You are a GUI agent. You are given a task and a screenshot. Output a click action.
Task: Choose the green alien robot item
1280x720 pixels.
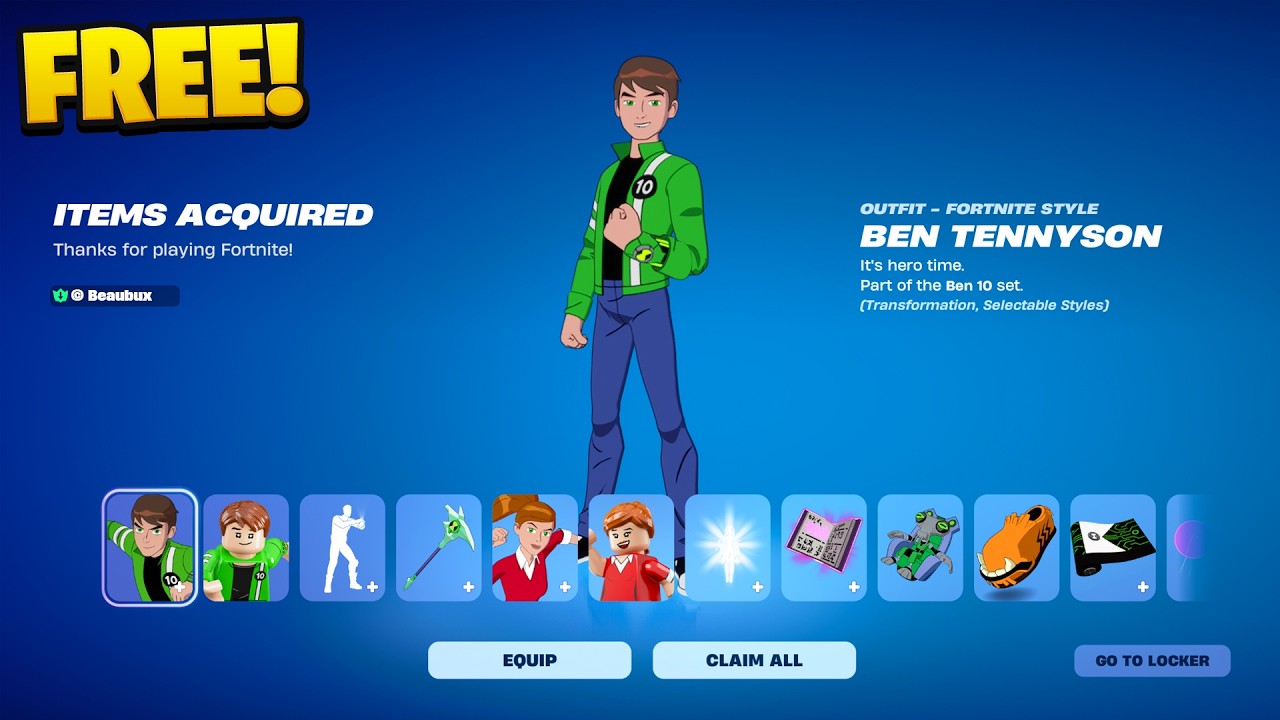(x=920, y=548)
